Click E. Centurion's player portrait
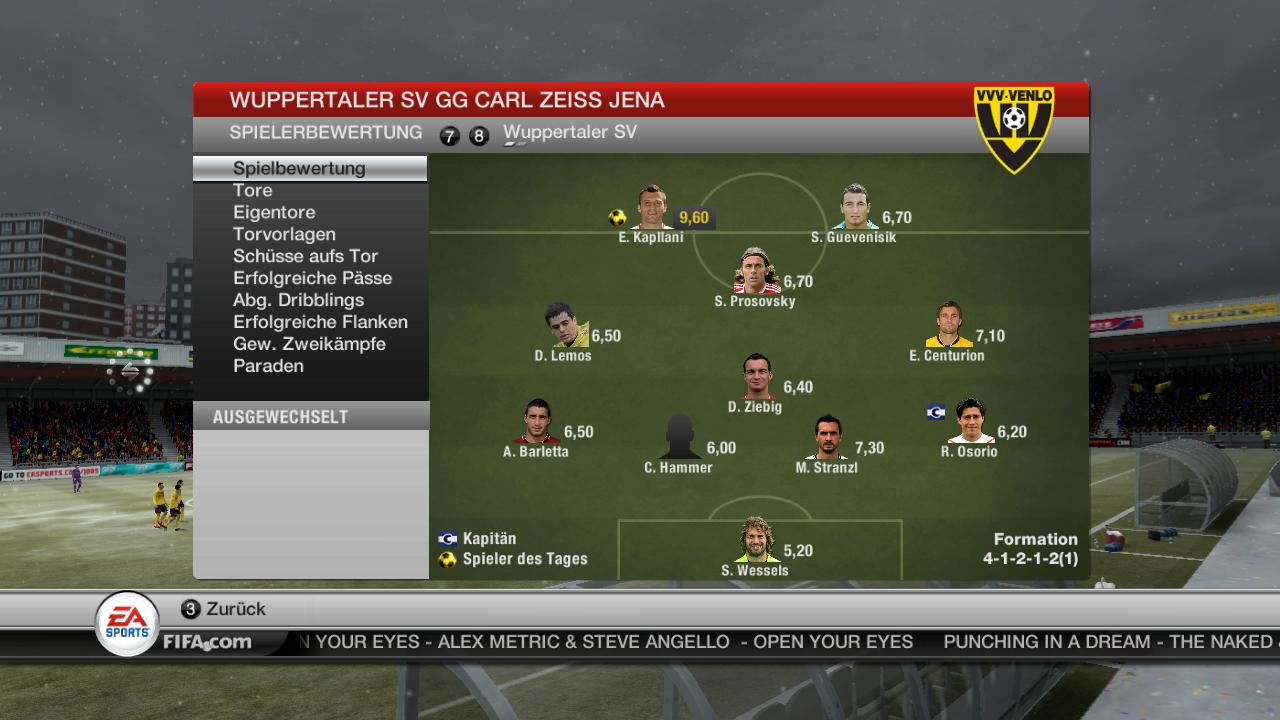 tap(948, 326)
